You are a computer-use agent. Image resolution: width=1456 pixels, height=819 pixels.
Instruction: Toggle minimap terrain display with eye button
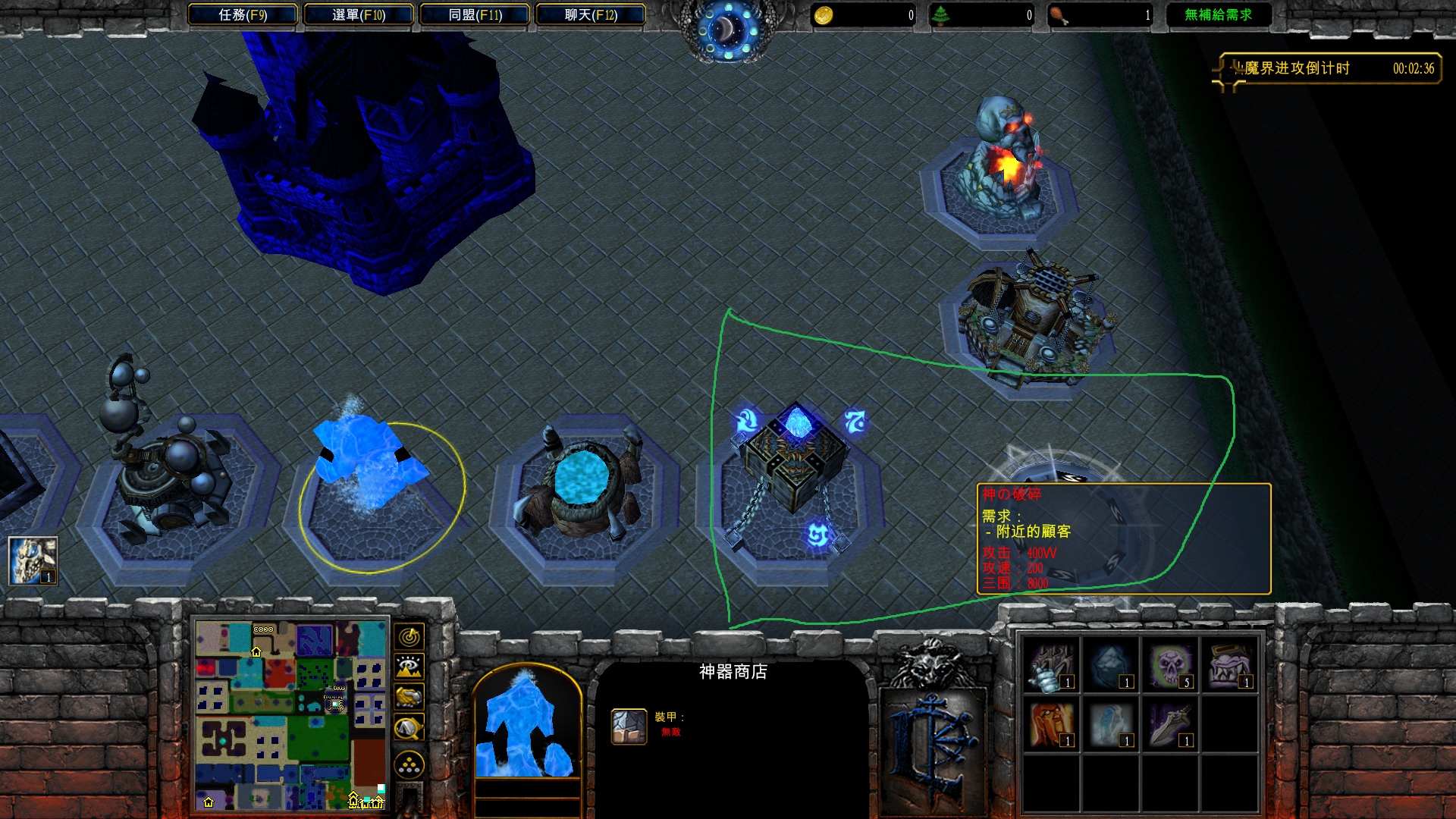tap(409, 667)
